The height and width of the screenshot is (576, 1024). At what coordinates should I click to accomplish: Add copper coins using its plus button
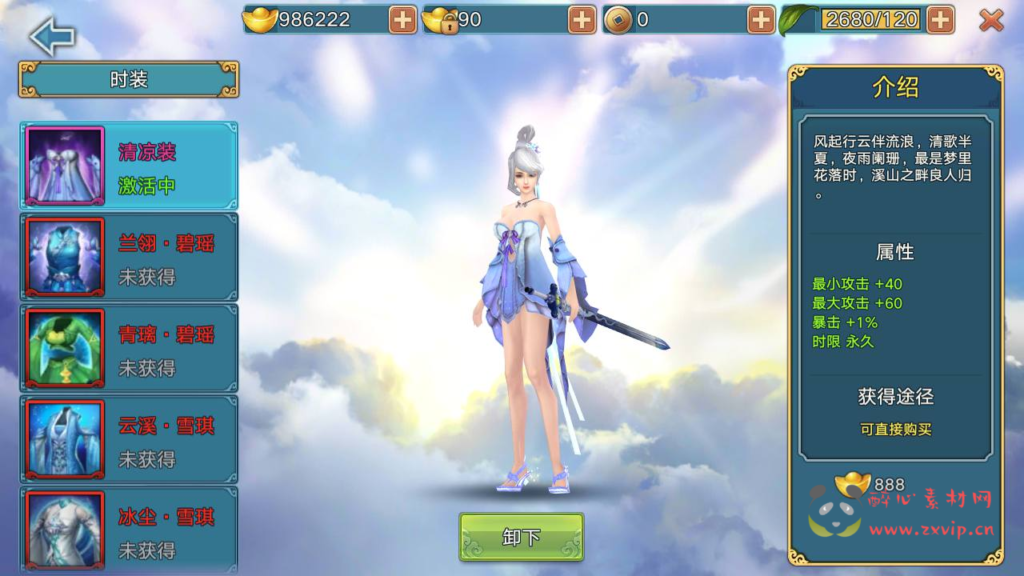coord(761,19)
